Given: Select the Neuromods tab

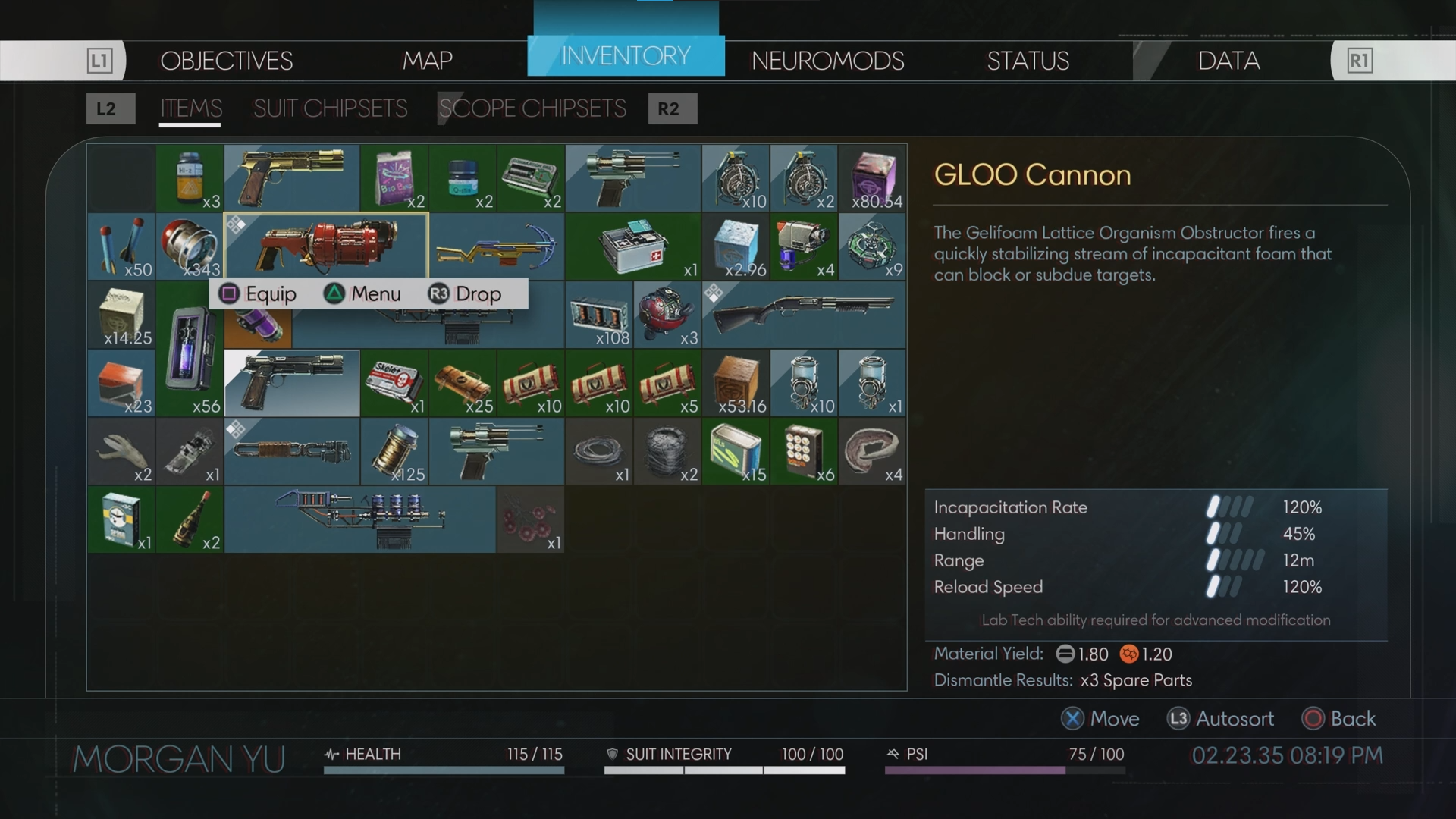Looking at the screenshot, I should [x=827, y=61].
